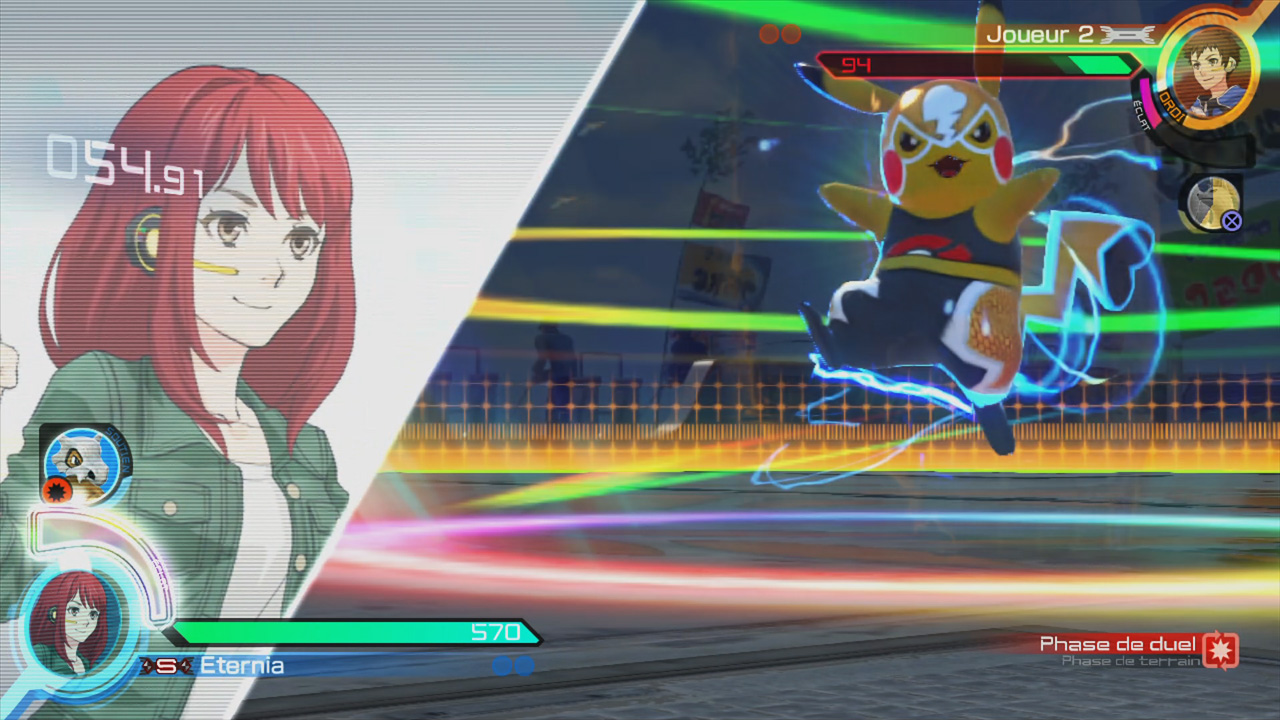The width and height of the screenshot is (1280, 720).
Task: Switch to Phase de duel
Action: click(1118, 645)
